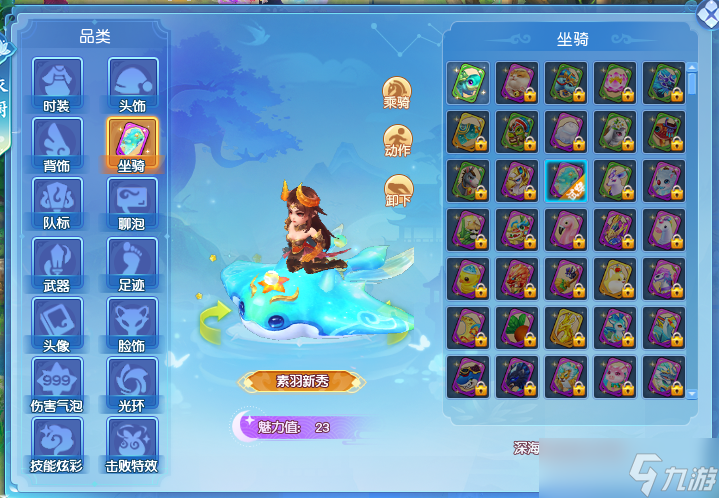Screen dimensions: 719x498
Task: Select the highlighted equipped mount card
Action: tap(566, 180)
